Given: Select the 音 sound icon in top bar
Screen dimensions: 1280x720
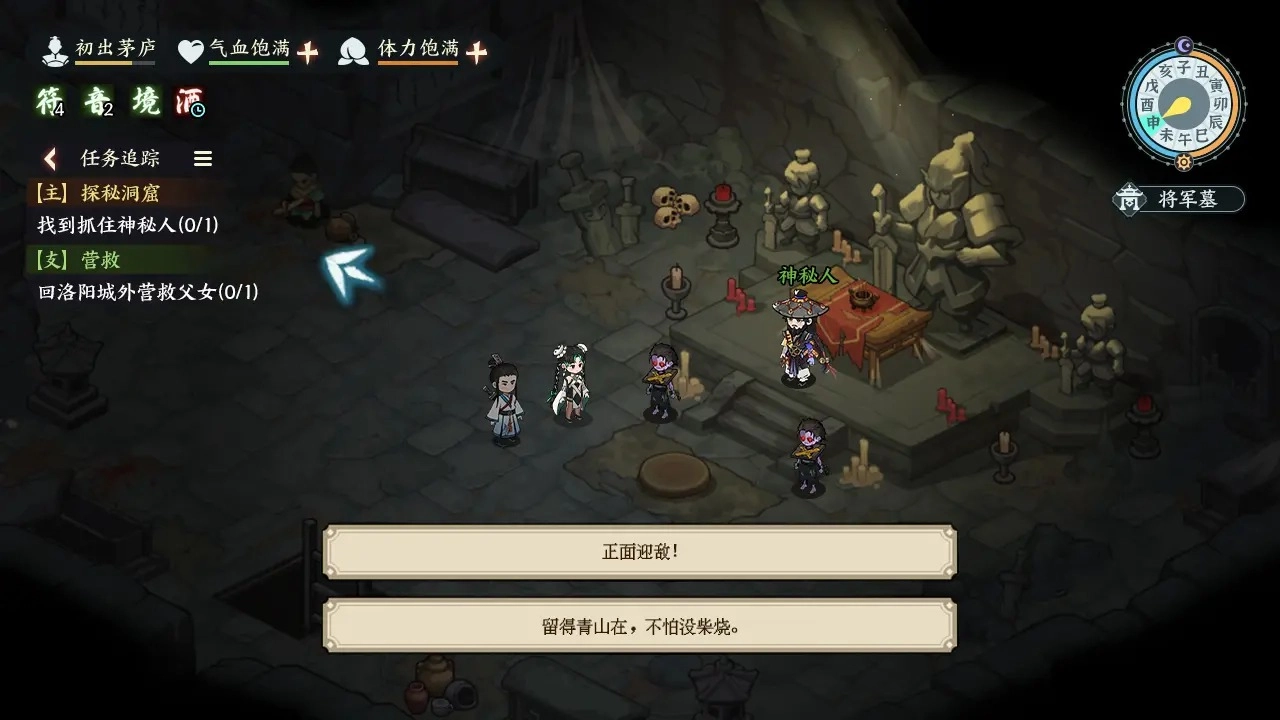Looking at the screenshot, I should pos(101,100).
